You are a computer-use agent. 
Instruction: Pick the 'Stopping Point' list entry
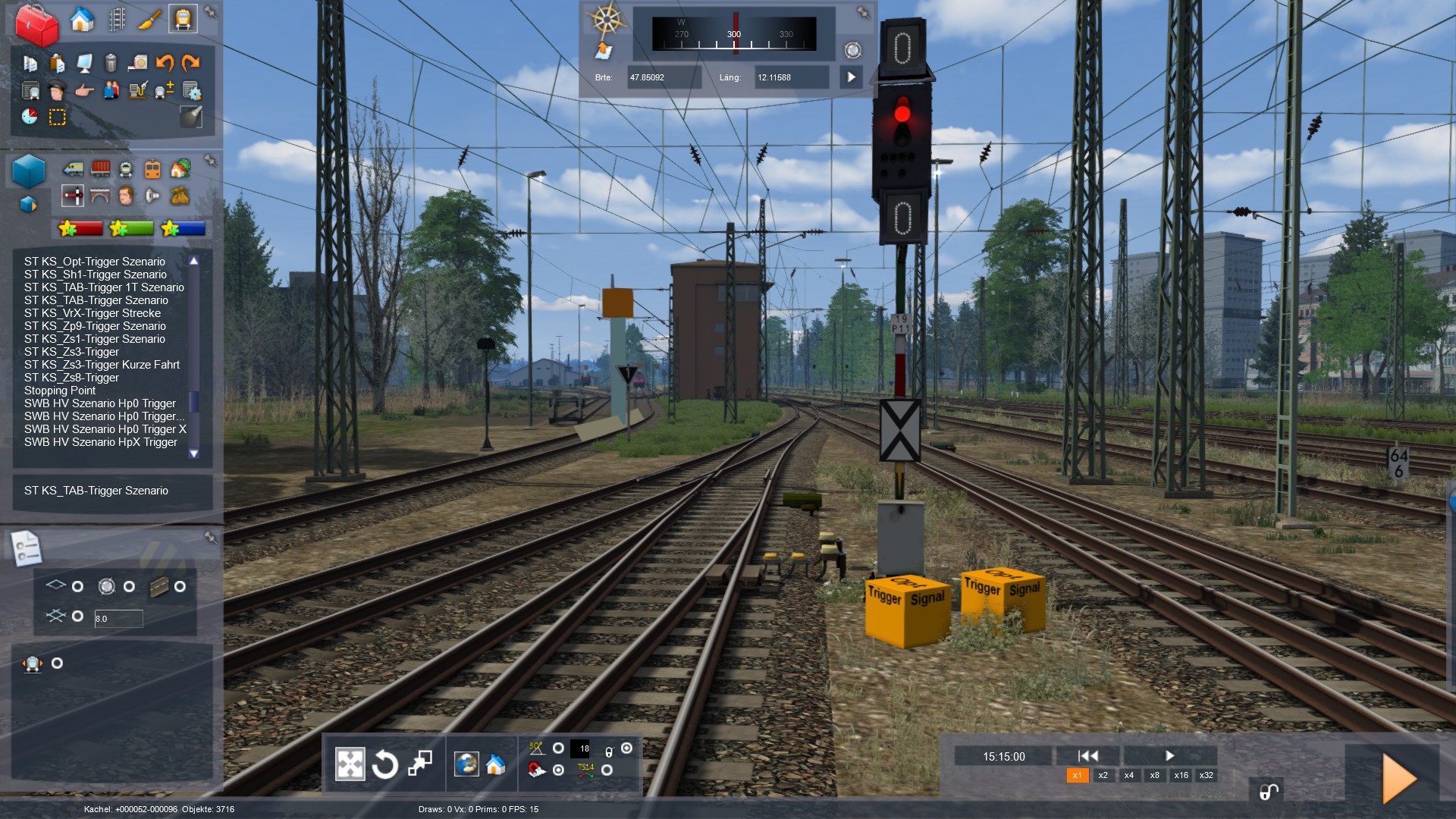(x=60, y=391)
